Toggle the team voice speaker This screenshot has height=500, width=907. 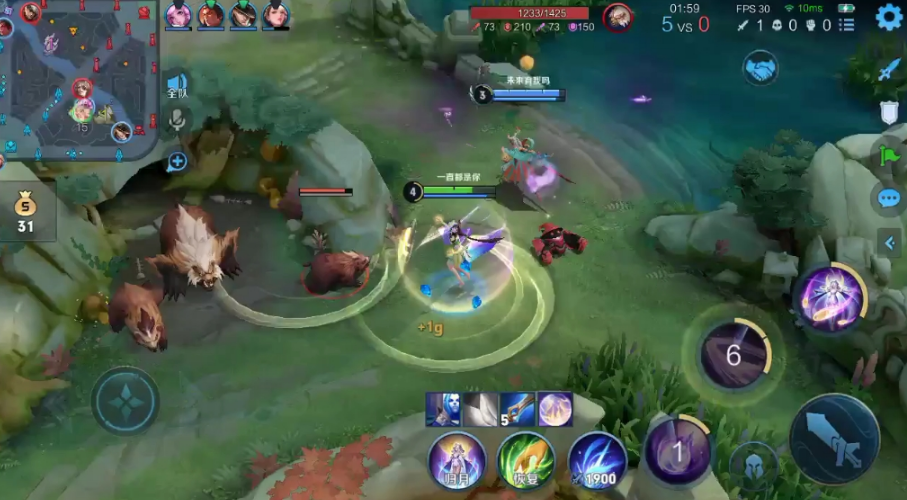pos(177,85)
